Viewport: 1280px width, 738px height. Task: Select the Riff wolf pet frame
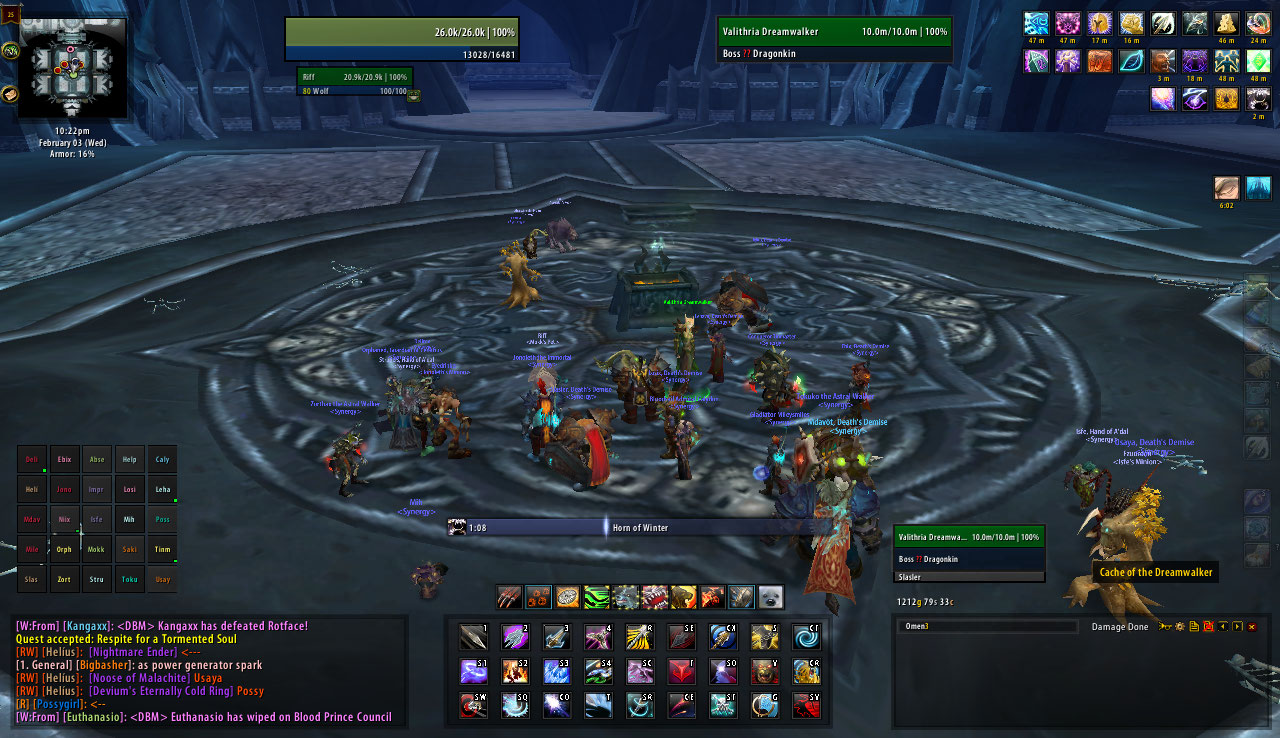coord(354,81)
